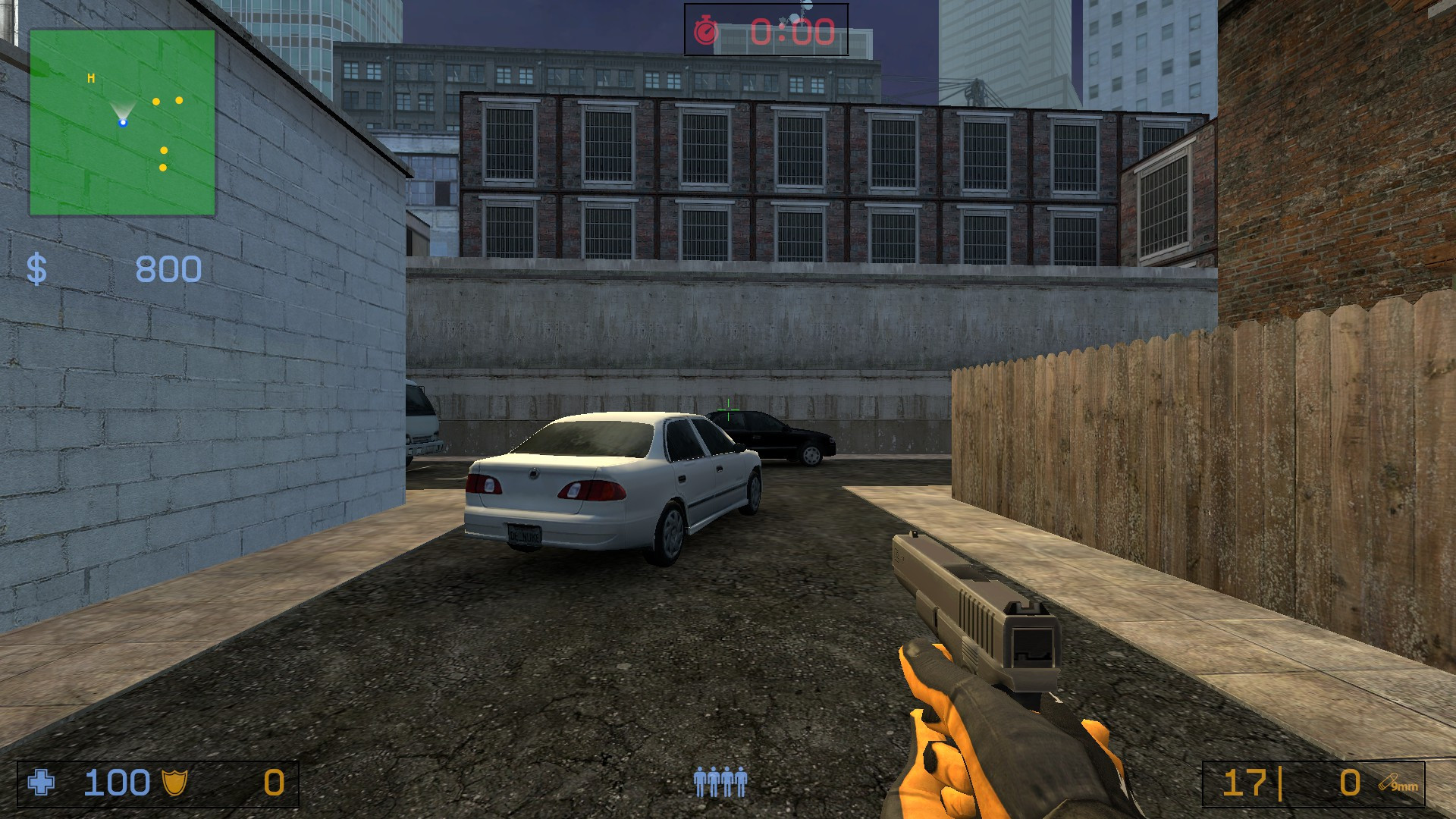Click the hostage H marker on the radar

point(90,77)
